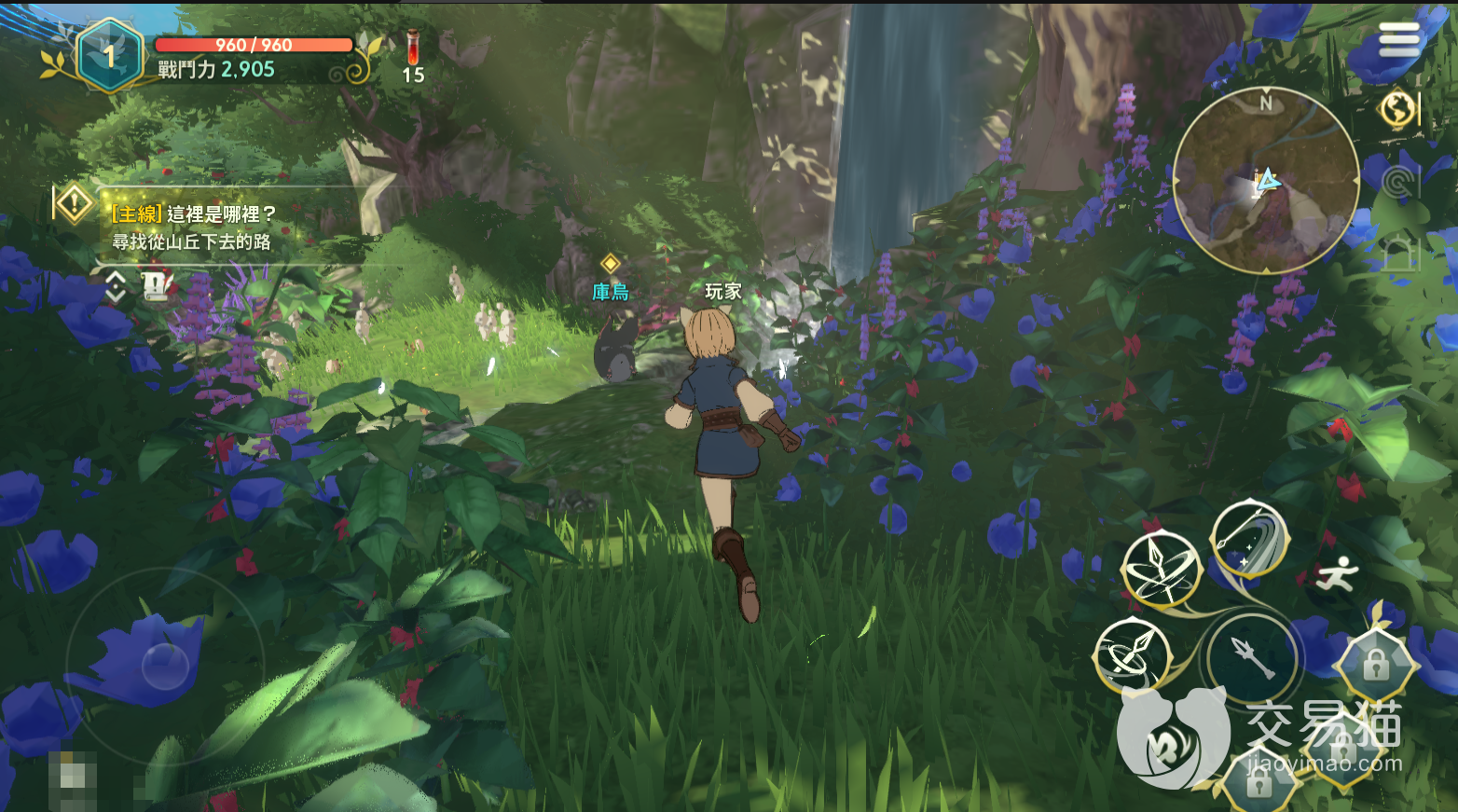The width and height of the screenshot is (1458, 812).
Task: Tap the locked slot beside the spear attack
Action: point(1375,665)
